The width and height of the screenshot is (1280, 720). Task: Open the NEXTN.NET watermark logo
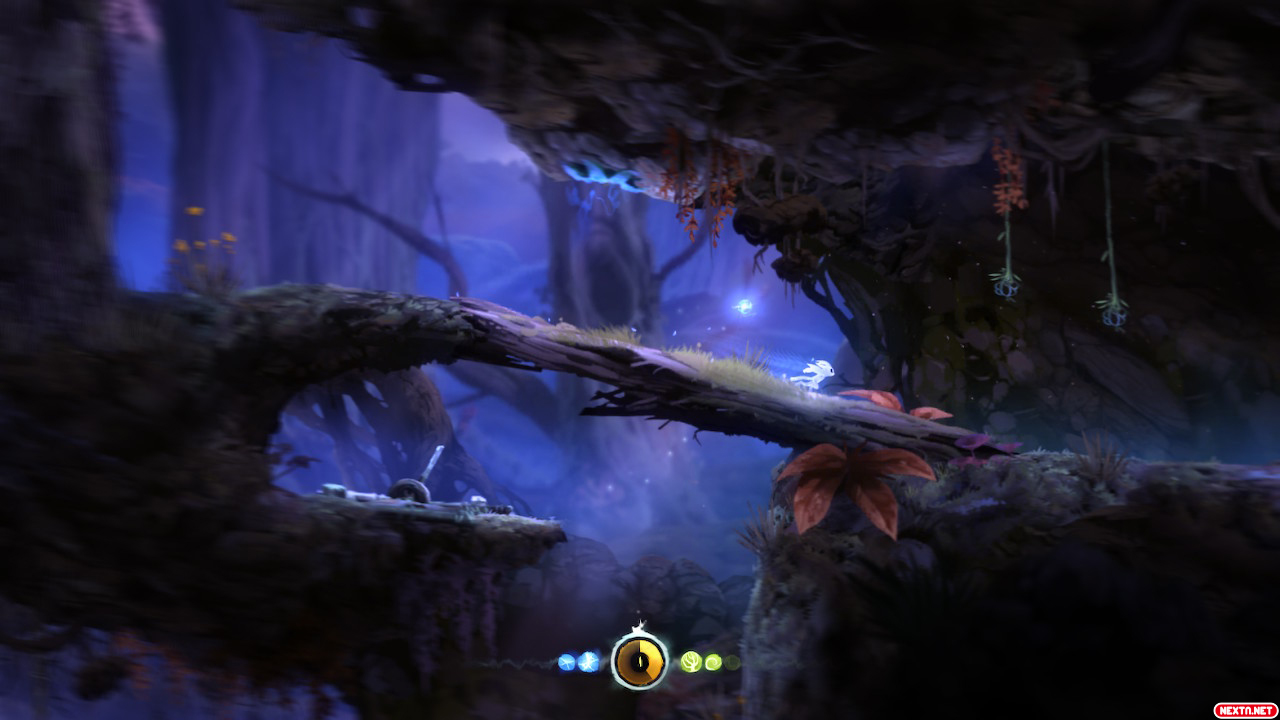click(1245, 710)
